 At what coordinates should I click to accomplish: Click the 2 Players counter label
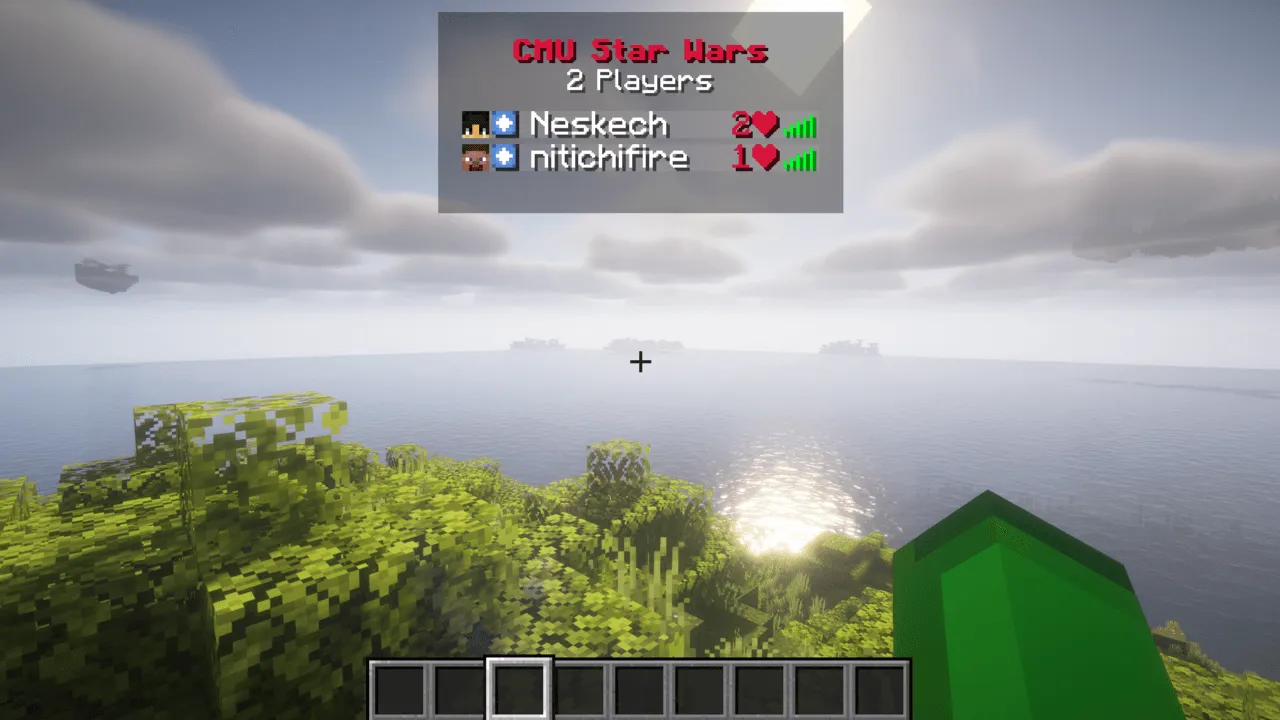tap(640, 81)
